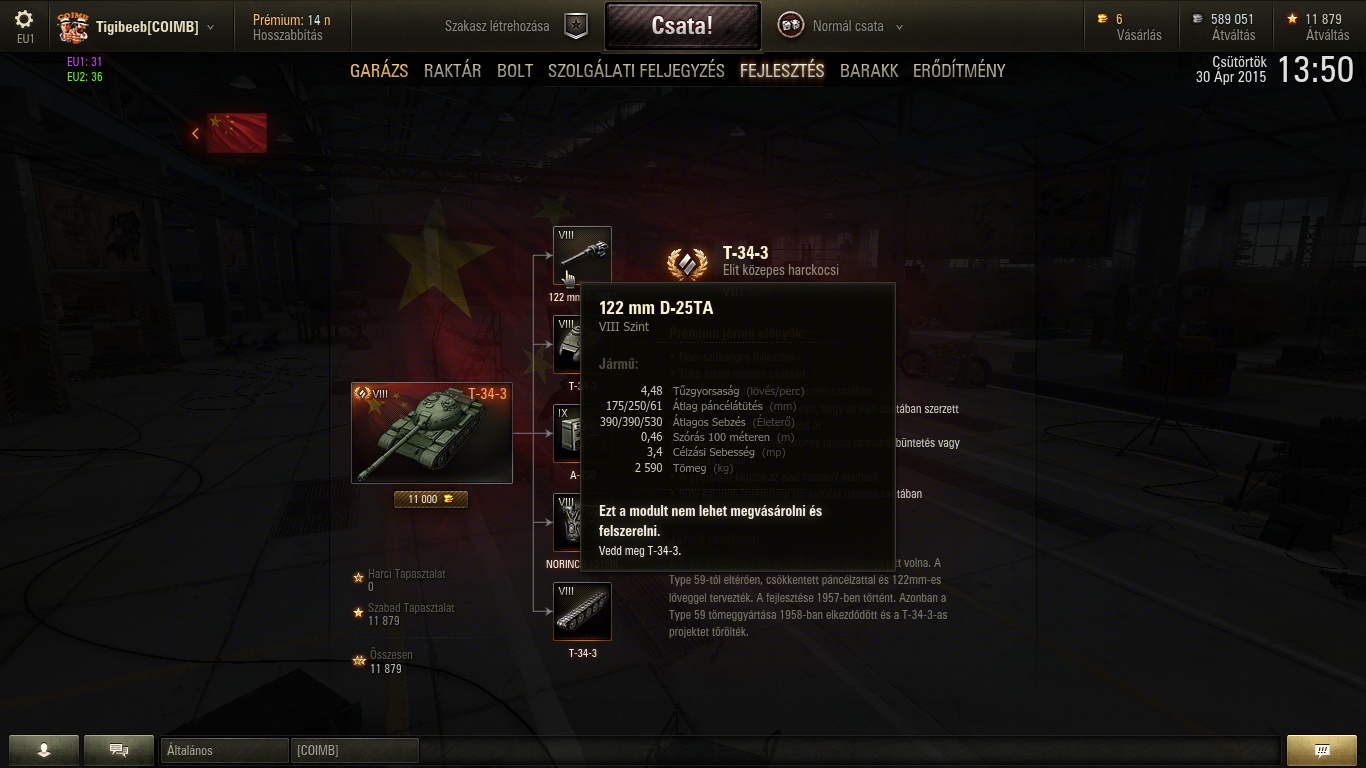The image size is (1366, 768).
Task: Select the FEJLESZTÉS research tab
Action: [782, 71]
